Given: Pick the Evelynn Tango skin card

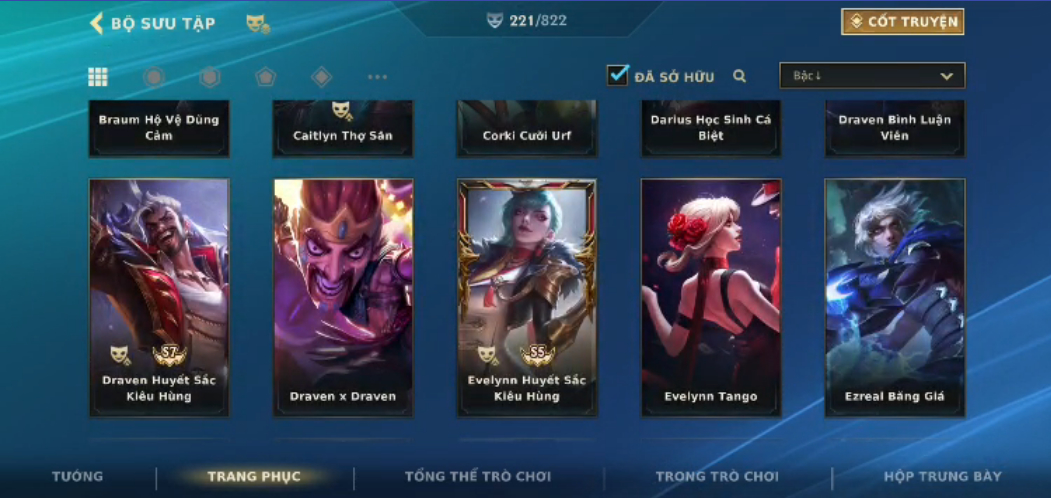Looking at the screenshot, I should (711, 297).
